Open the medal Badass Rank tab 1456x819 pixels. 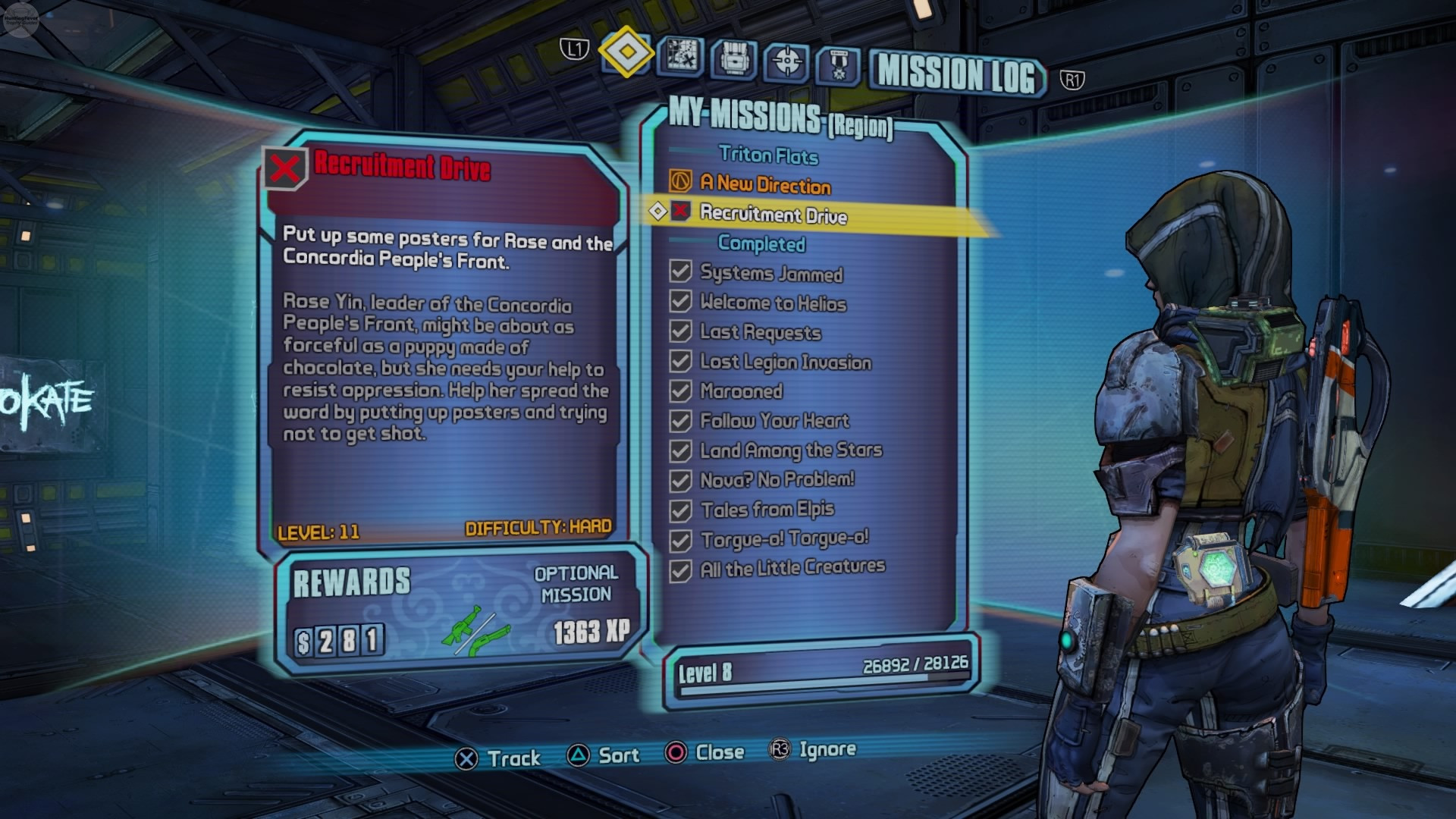[x=838, y=64]
